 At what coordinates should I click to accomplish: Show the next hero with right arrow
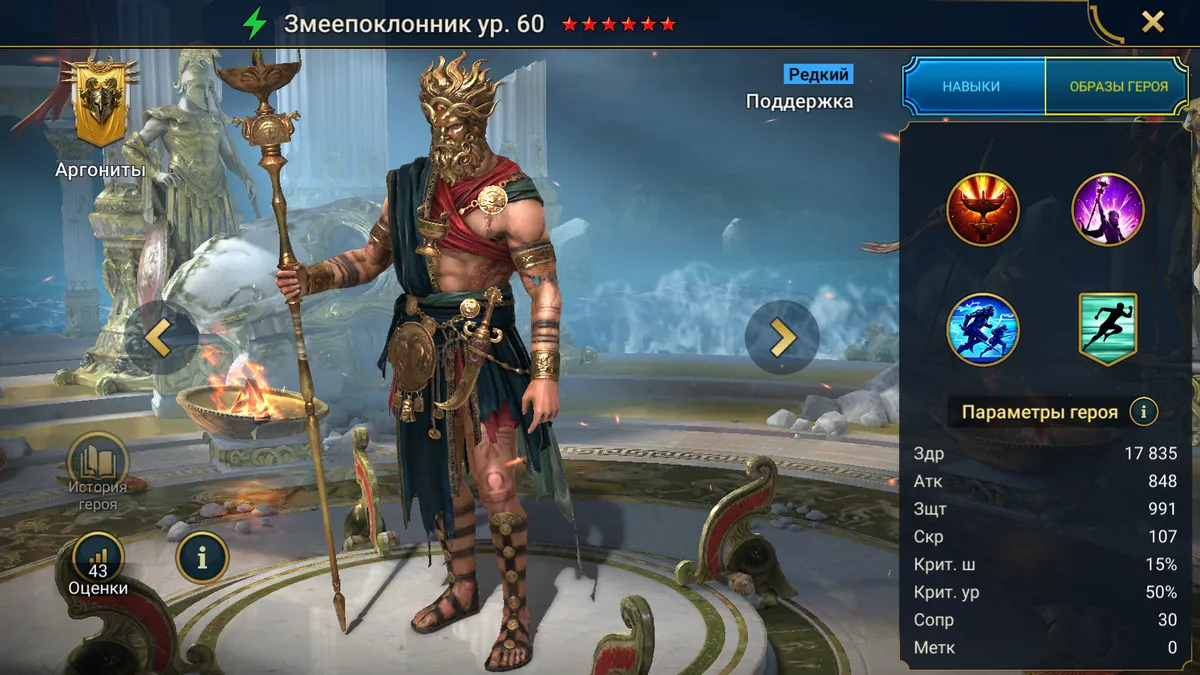pyautogui.click(x=781, y=338)
